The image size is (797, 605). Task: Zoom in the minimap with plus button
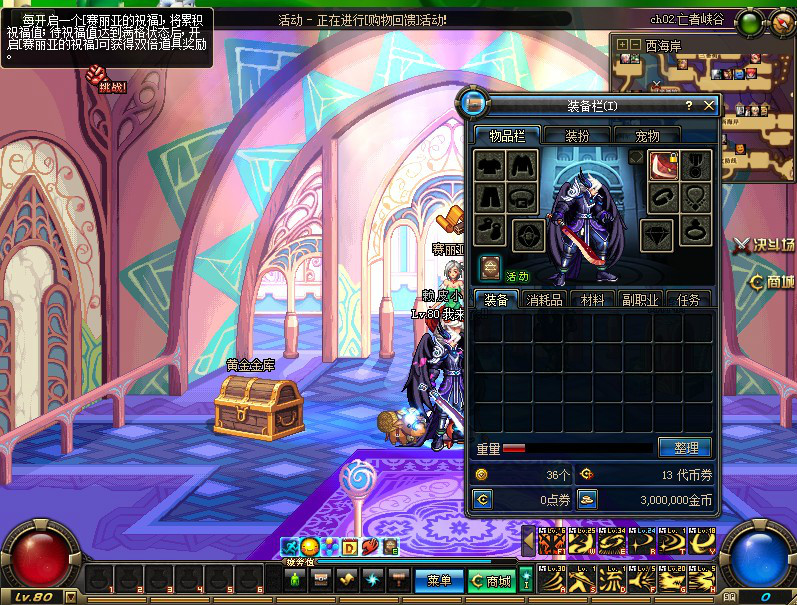tap(623, 44)
